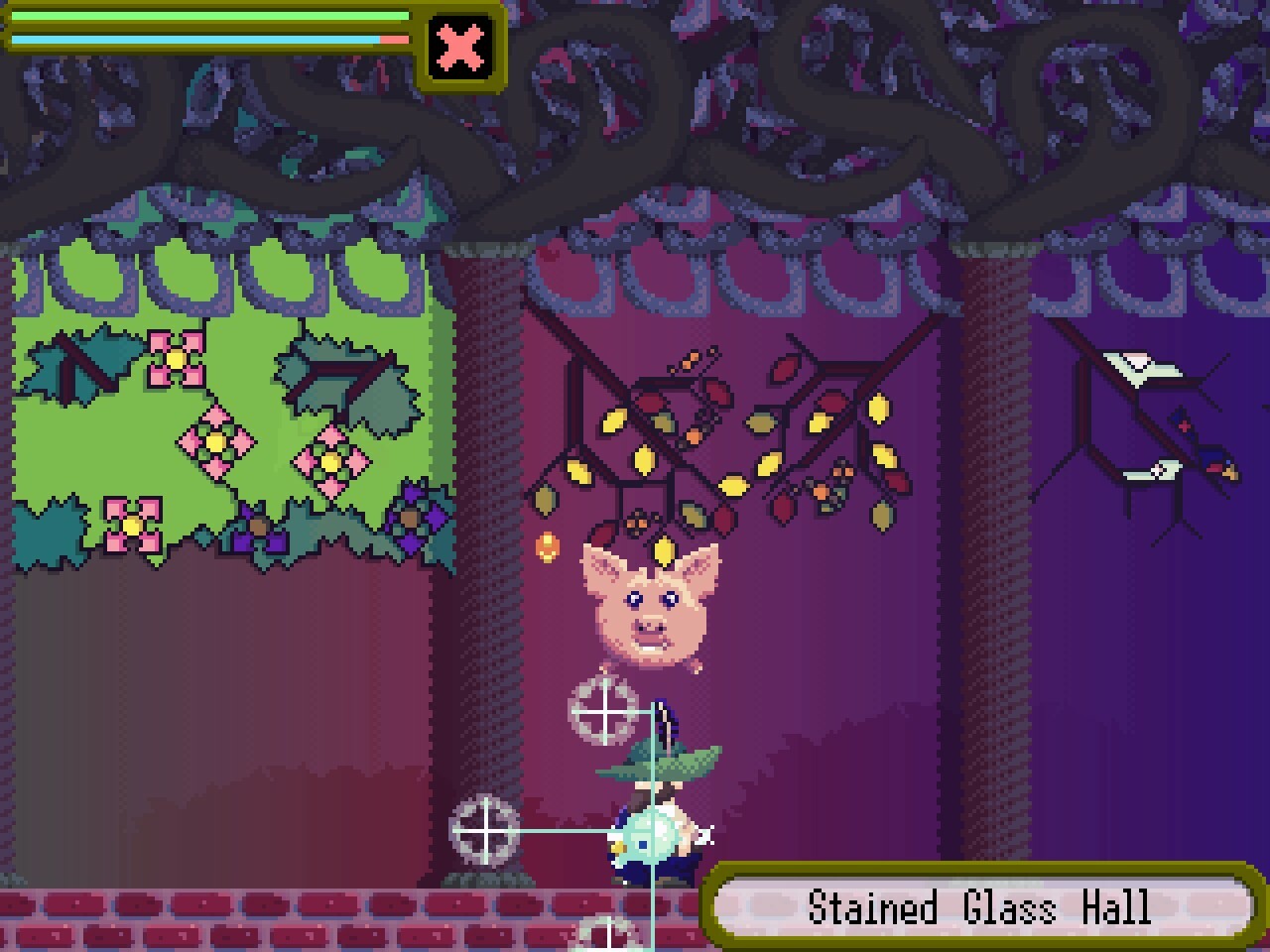The height and width of the screenshot is (952, 1270).
Task: Click the orange flame beside the pig
Action: 547,548
